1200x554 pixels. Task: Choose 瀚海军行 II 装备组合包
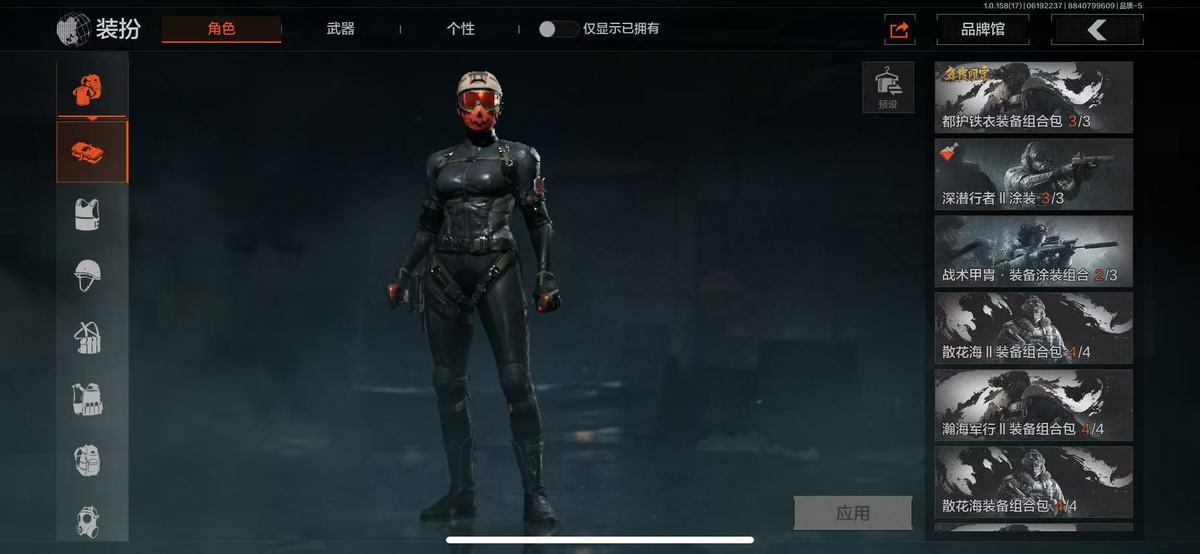pos(1033,405)
